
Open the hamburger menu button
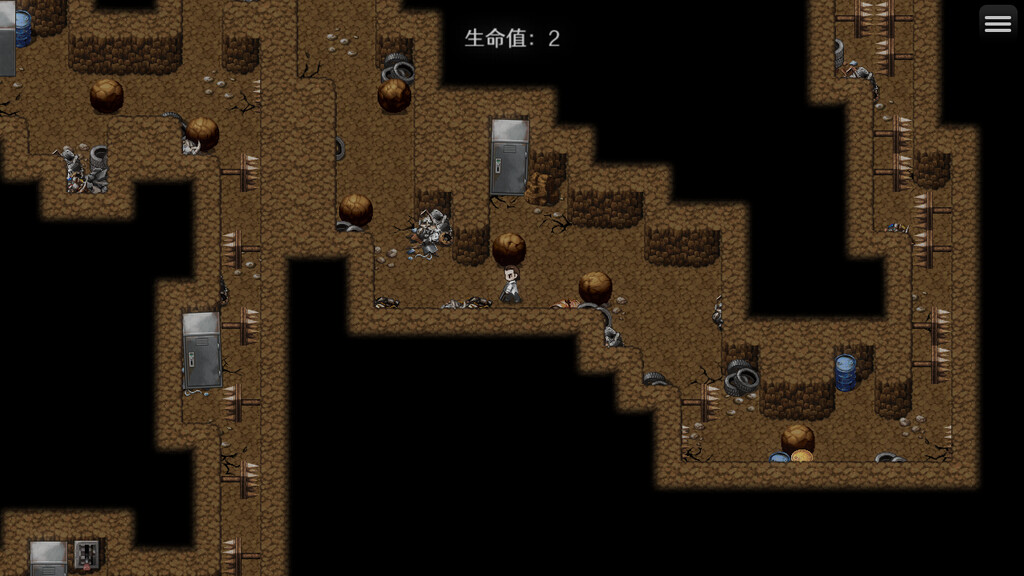pyautogui.click(x=997, y=24)
